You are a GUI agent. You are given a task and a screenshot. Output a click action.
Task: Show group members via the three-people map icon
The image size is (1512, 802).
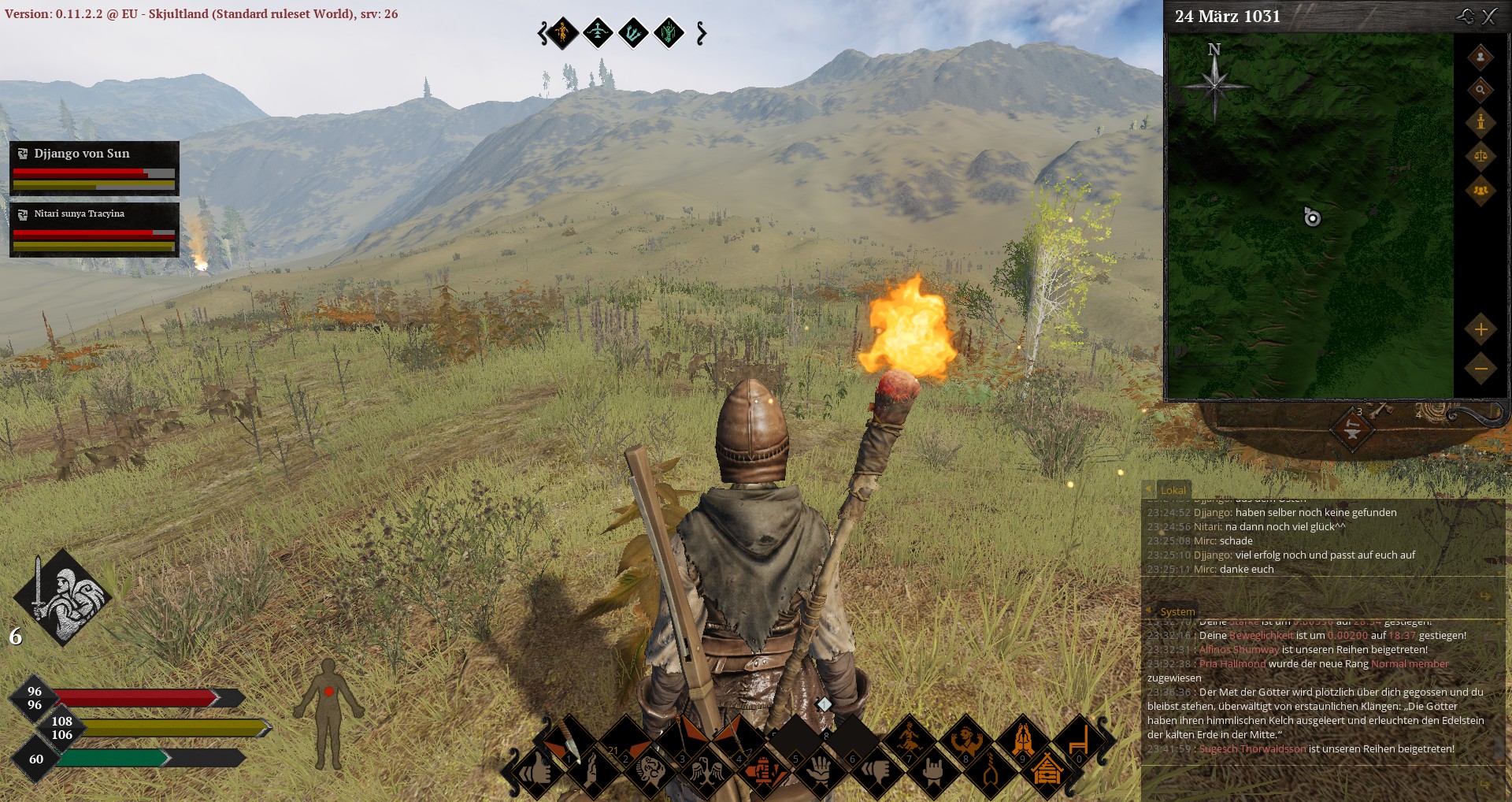pos(1480,190)
